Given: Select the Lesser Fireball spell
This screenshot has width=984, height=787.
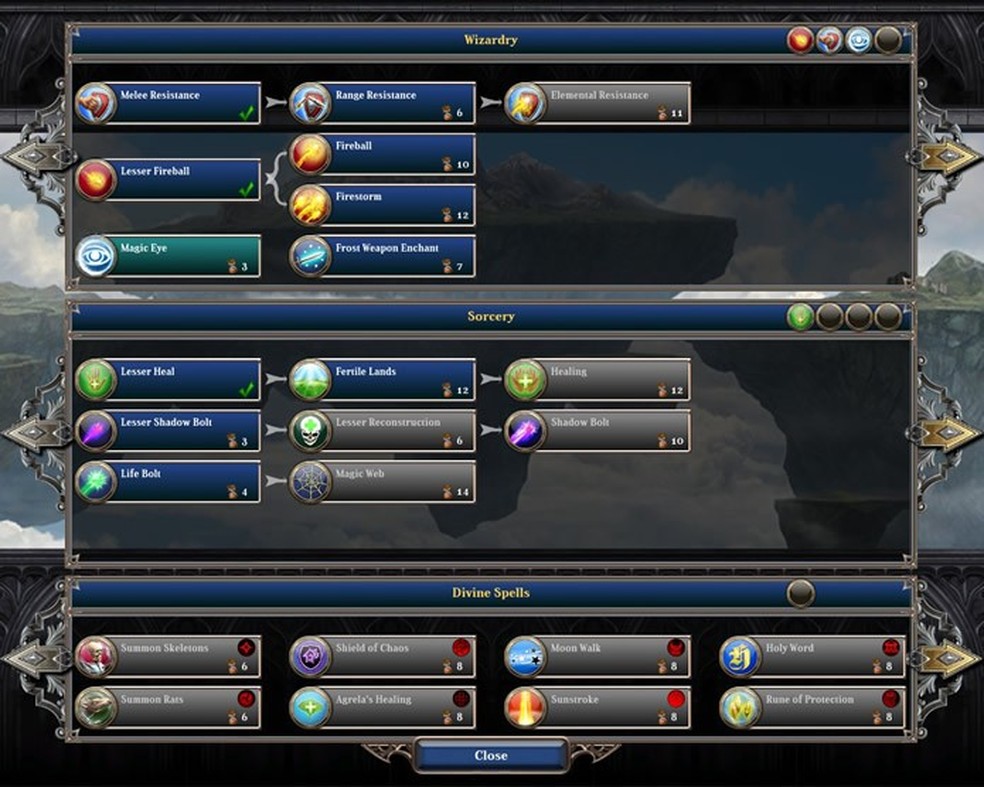Looking at the screenshot, I should pos(168,179).
